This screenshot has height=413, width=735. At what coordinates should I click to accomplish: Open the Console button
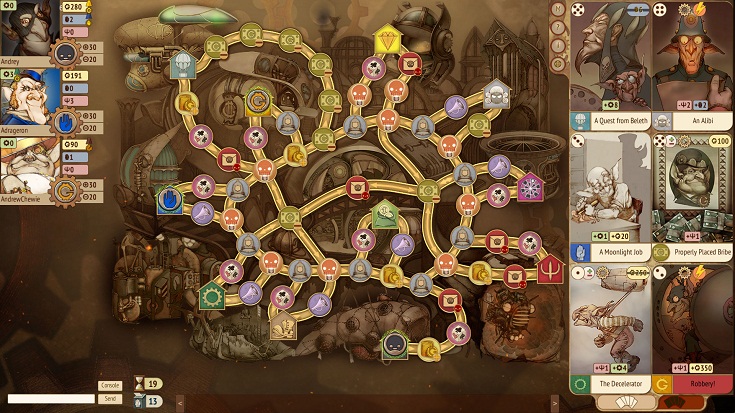[110, 385]
